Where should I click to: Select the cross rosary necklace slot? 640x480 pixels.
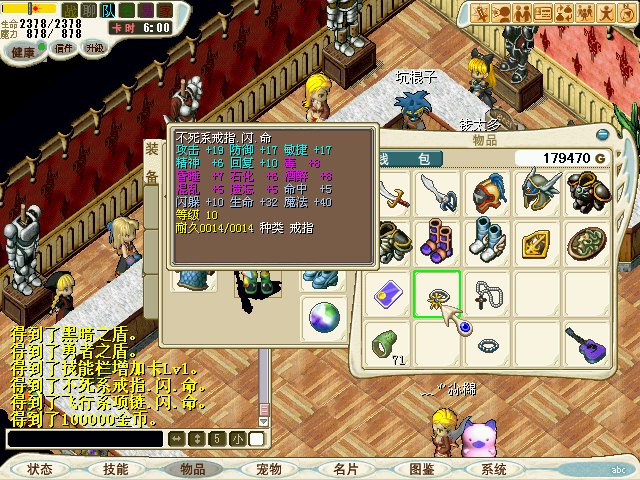point(487,294)
